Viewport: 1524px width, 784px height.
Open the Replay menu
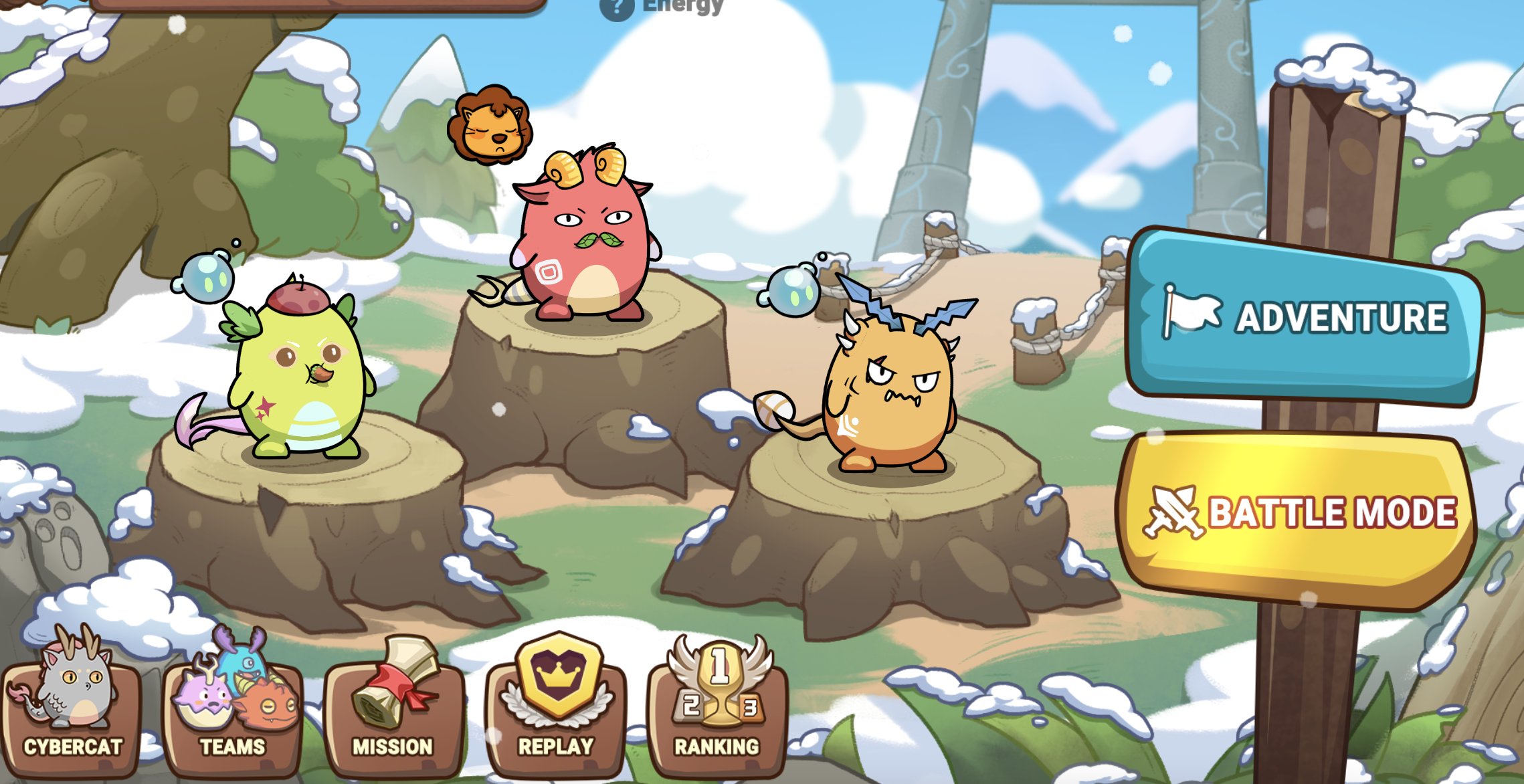(556, 709)
